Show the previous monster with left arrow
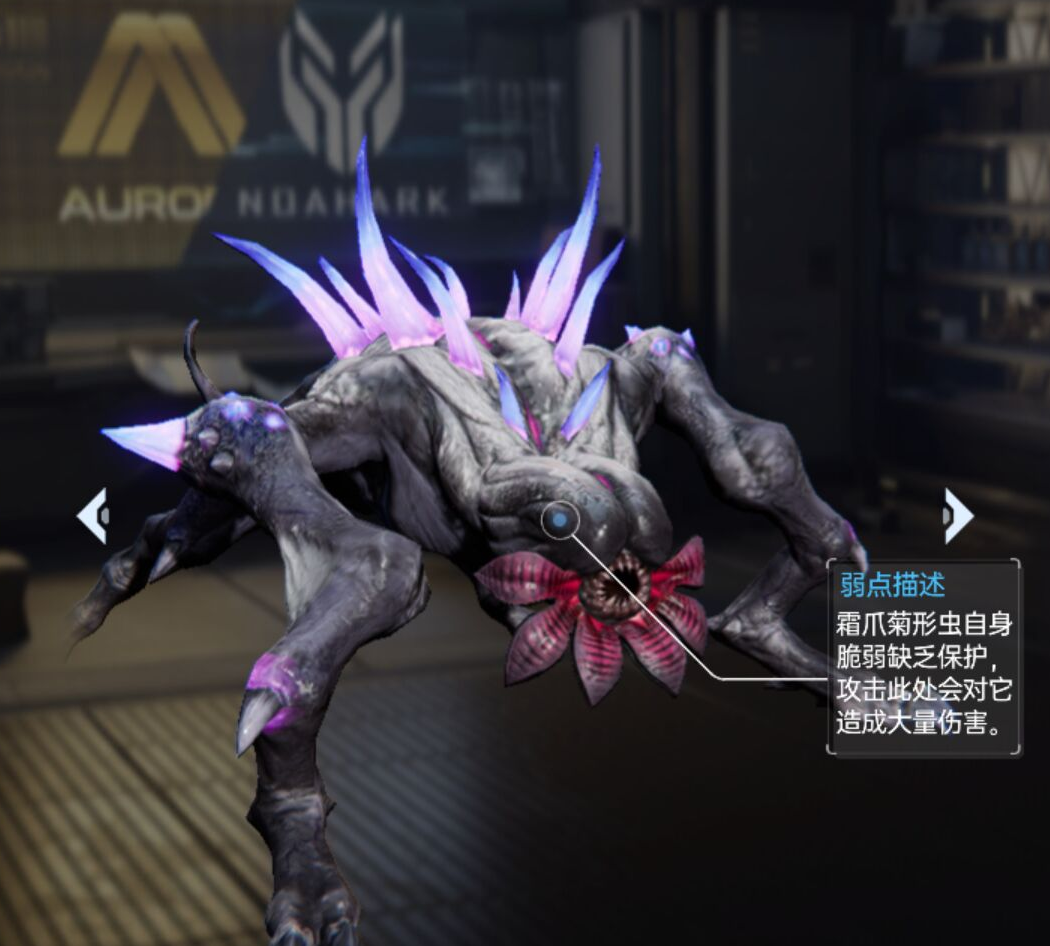The height and width of the screenshot is (946, 1050). (x=92, y=516)
